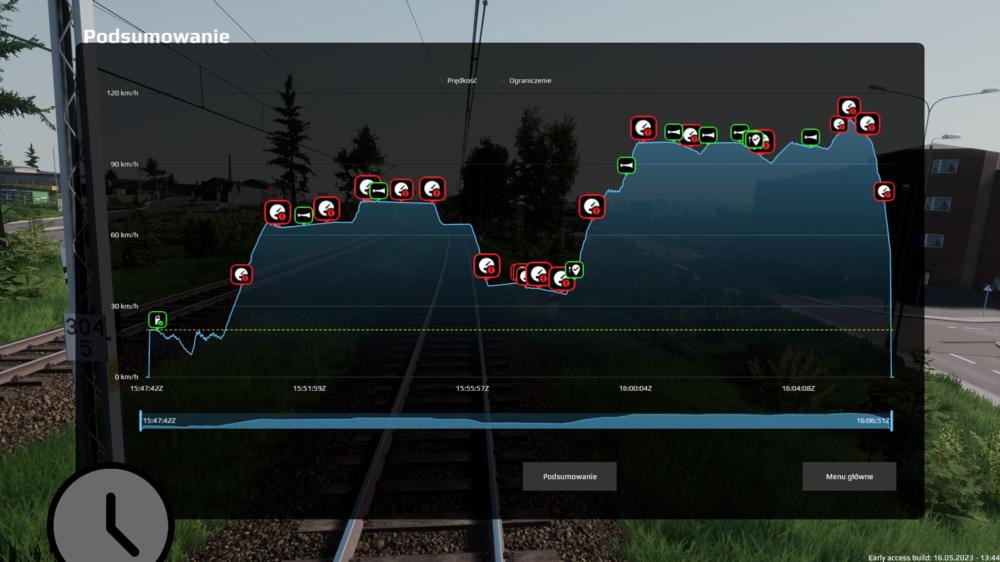Open the Podsumowanie summary button

[x=569, y=476]
